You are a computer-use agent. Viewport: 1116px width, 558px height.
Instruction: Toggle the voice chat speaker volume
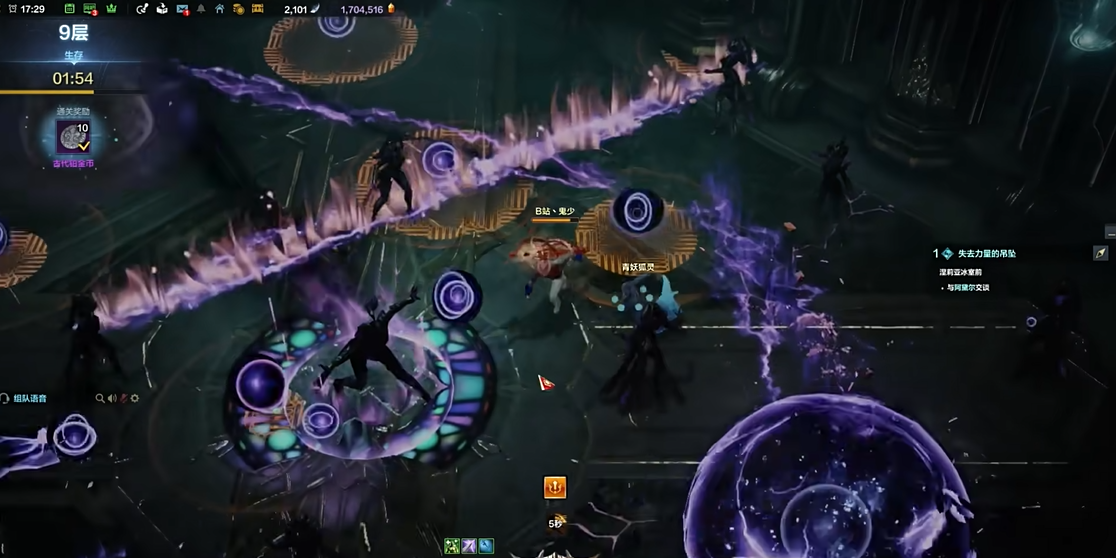point(112,398)
